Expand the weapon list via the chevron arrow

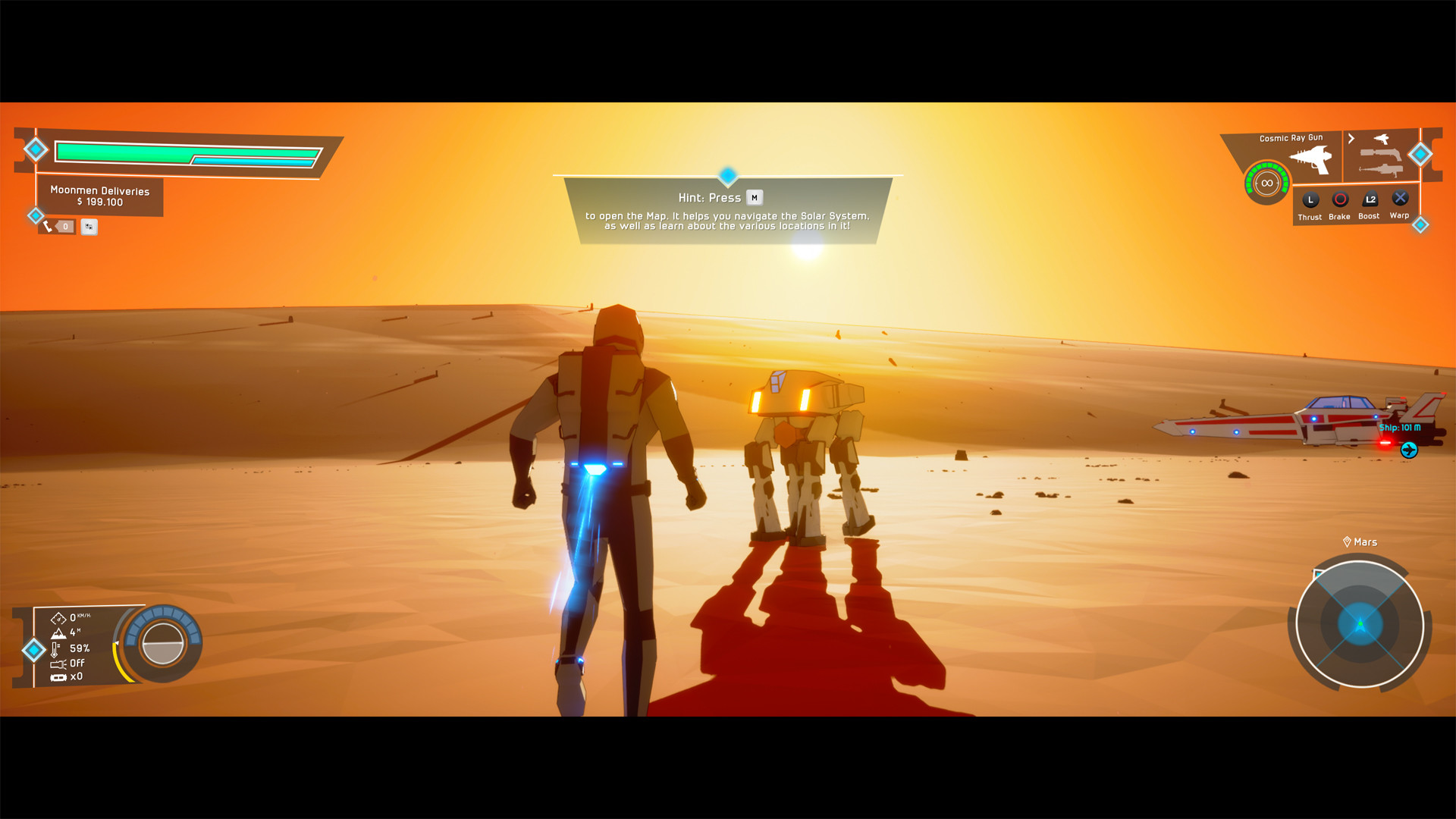point(1351,138)
